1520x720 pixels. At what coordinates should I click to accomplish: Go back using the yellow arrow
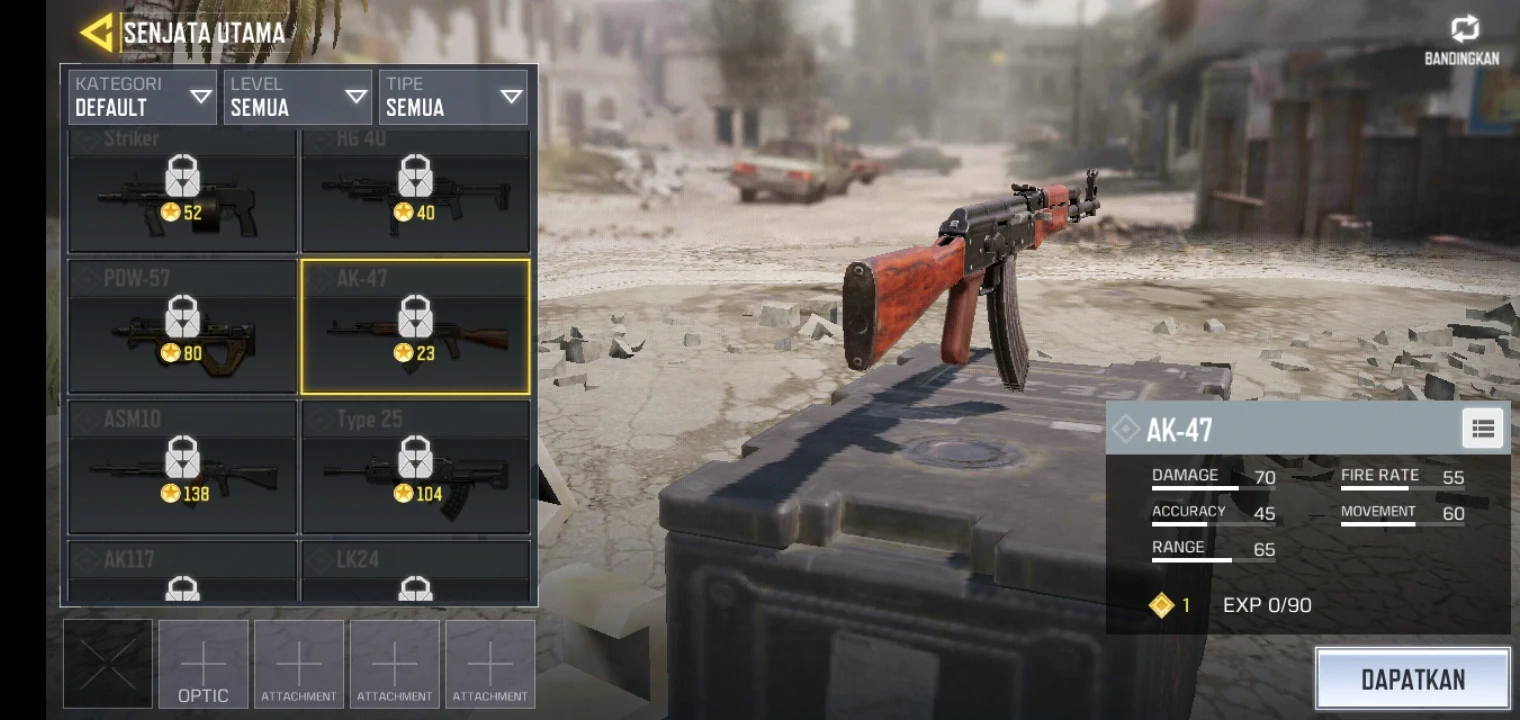coord(97,33)
